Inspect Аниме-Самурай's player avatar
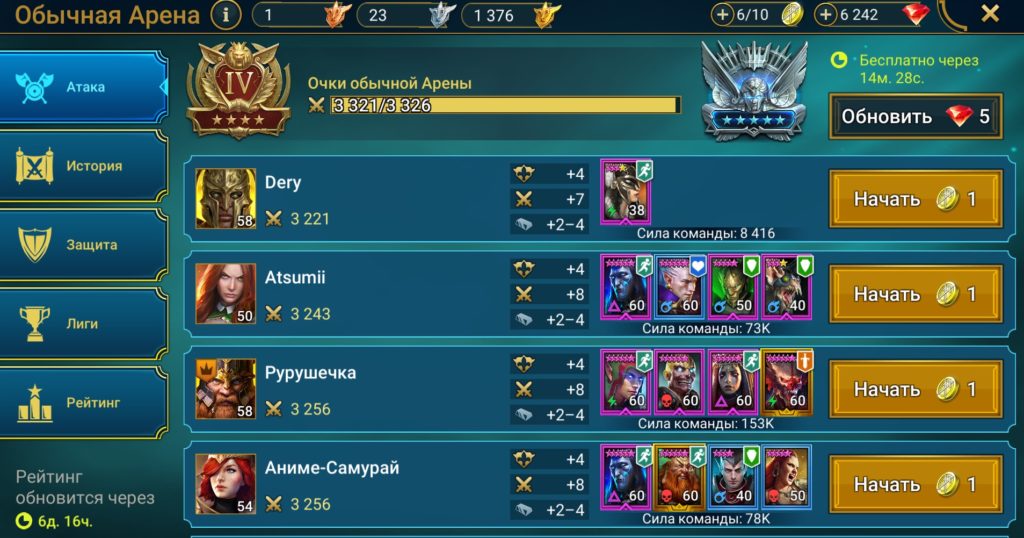 (x=225, y=483)
